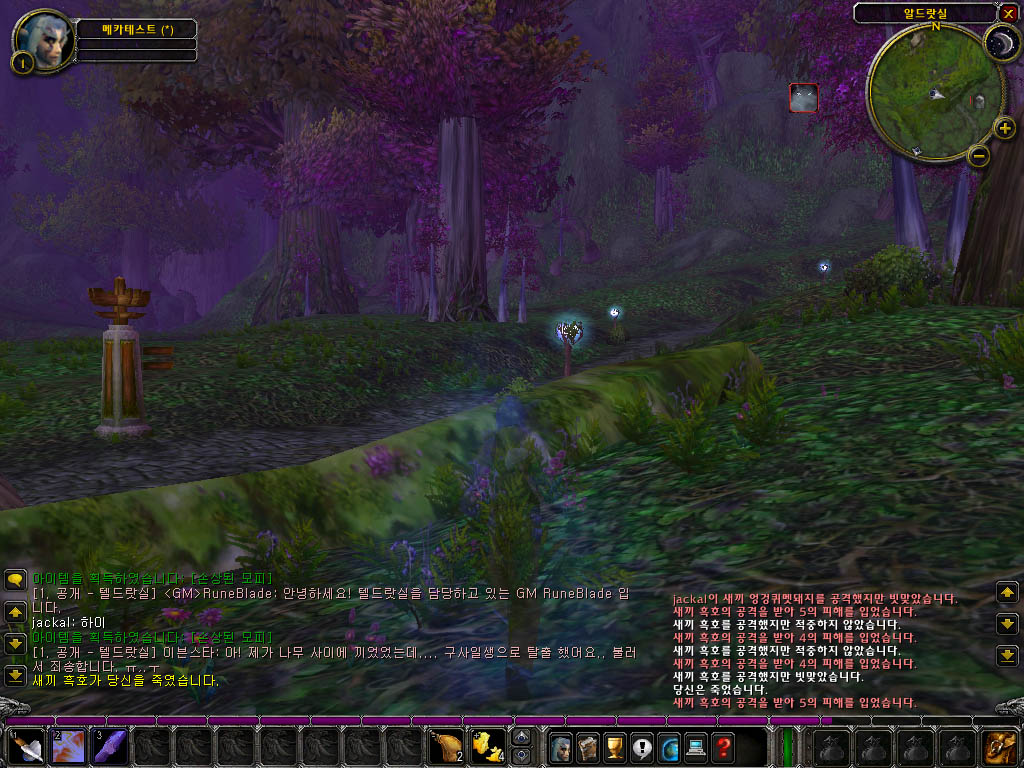Open the world map globe button
This screenshot has height=768, width=1024.
[x=667, y=747]
